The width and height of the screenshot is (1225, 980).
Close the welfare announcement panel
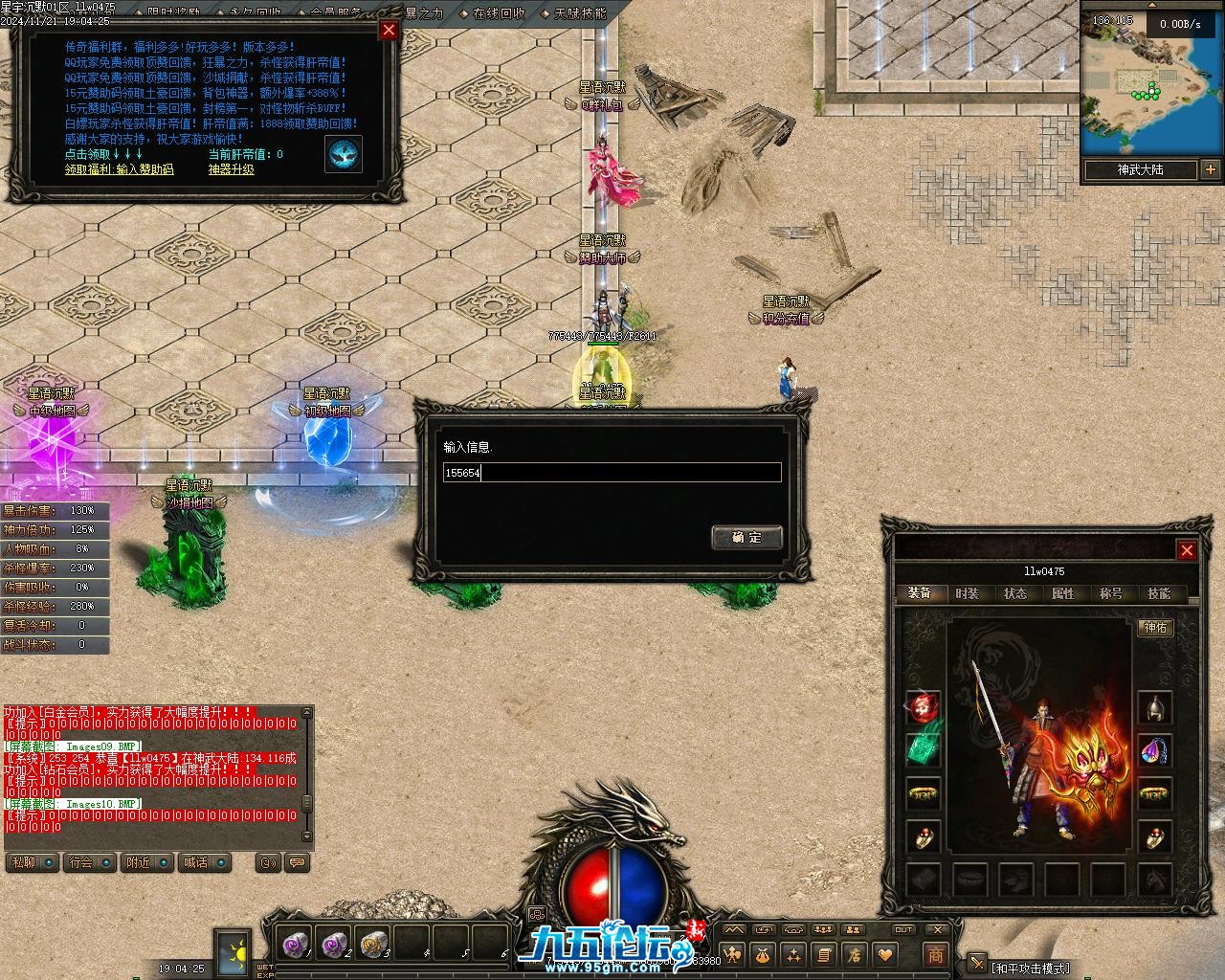click(x=389, y=30)
